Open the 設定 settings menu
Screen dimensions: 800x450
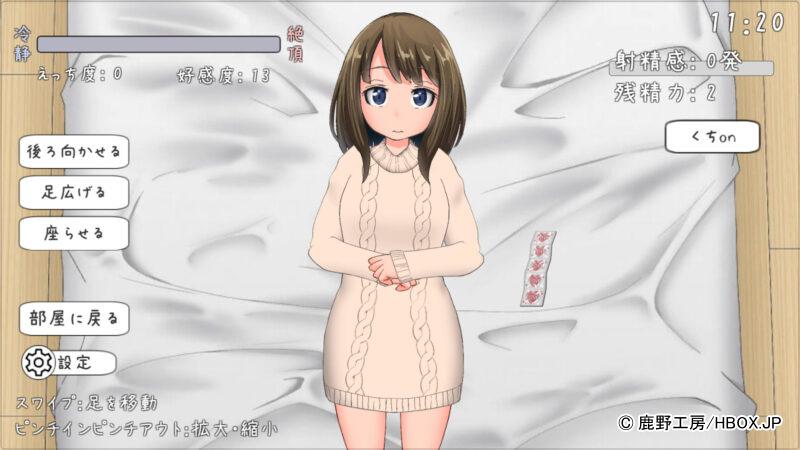coord(68,362)
